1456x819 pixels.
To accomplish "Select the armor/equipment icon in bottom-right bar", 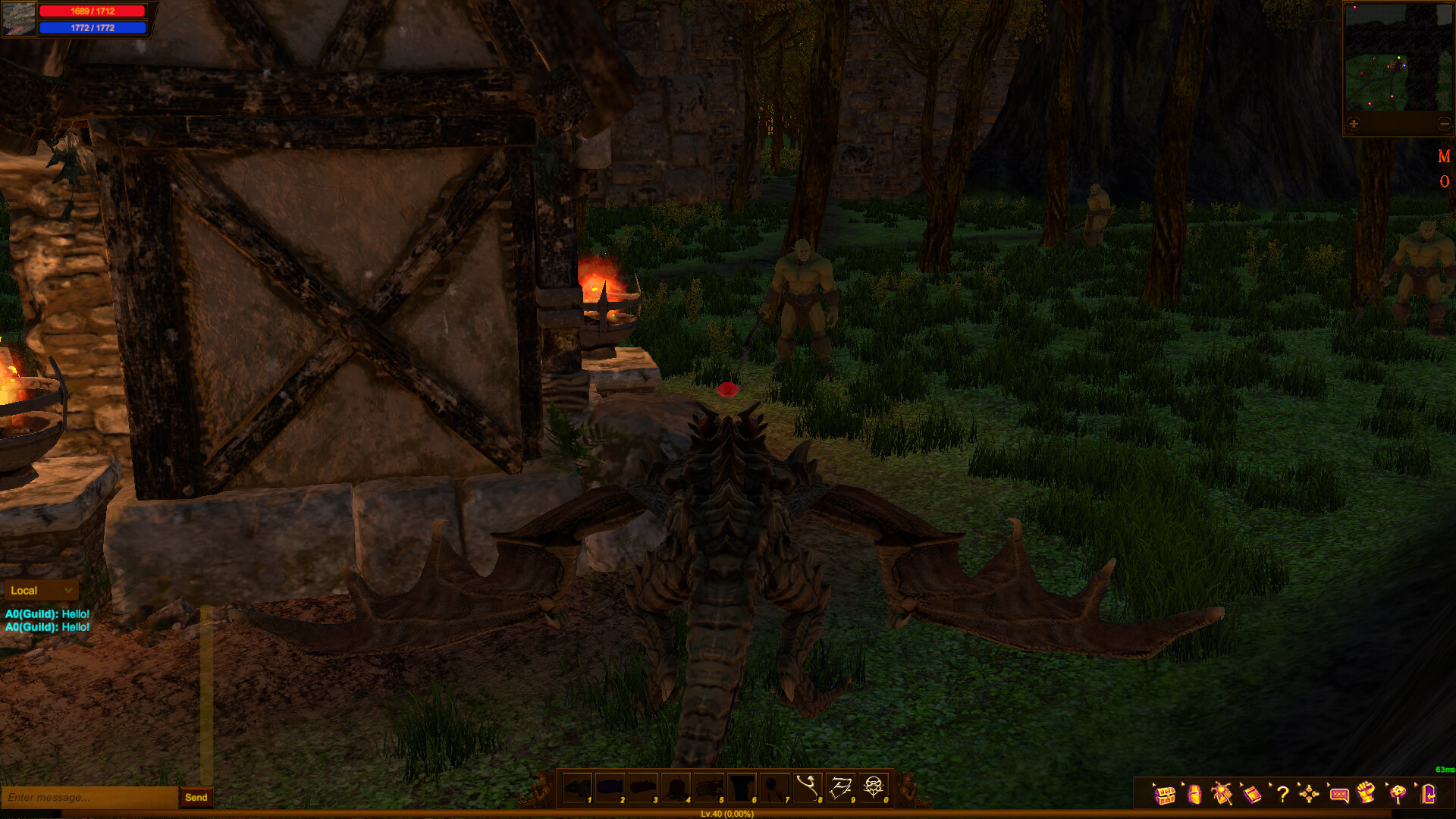I will click(1194, 795).
